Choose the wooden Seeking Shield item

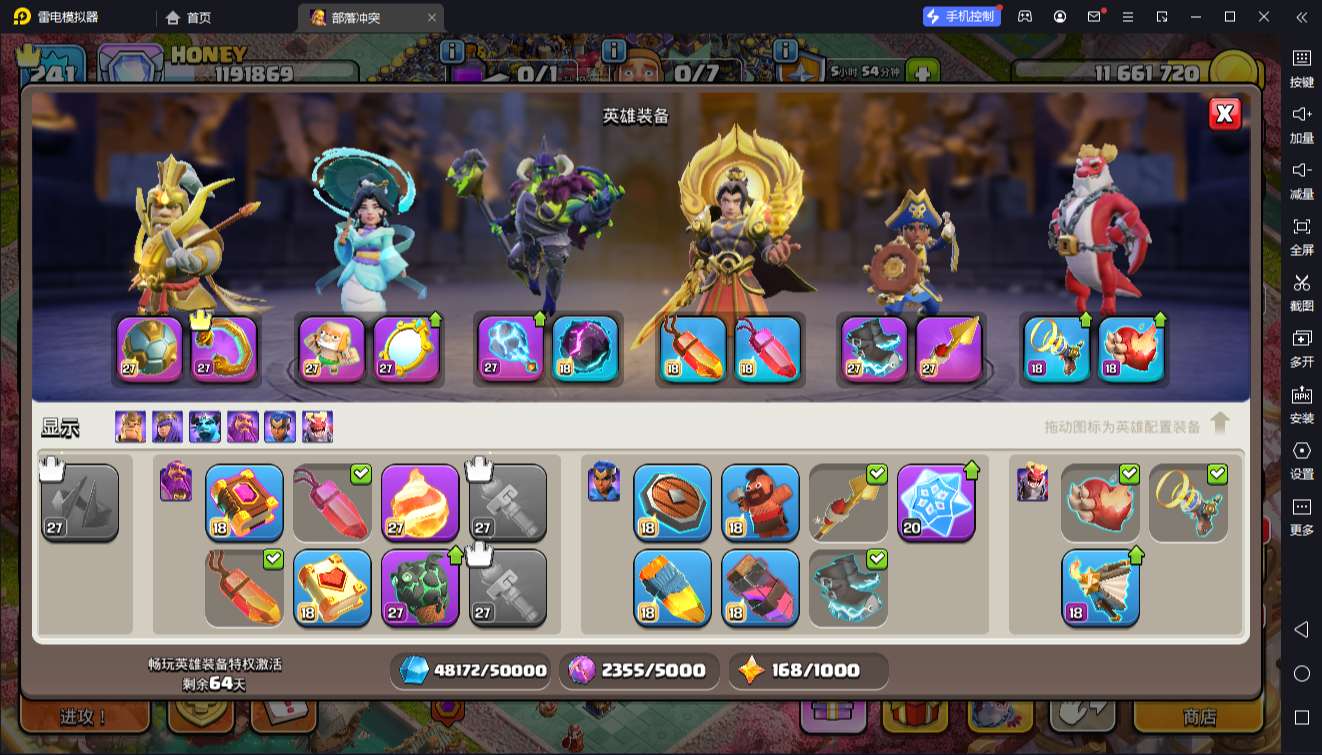click(x=672, y=502)
